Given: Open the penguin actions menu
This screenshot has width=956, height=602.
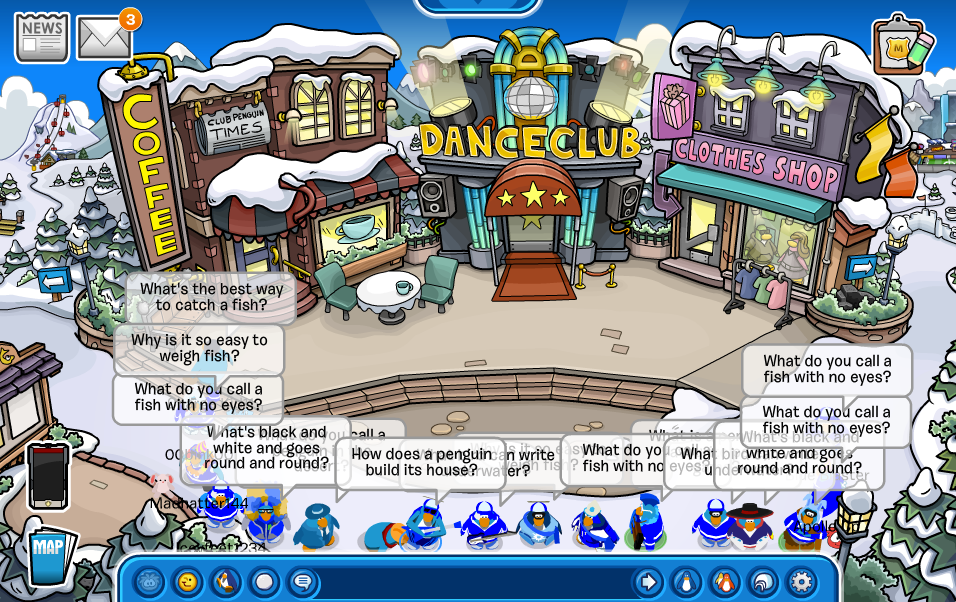Looking at the screenshot, I should pos(226,581).
